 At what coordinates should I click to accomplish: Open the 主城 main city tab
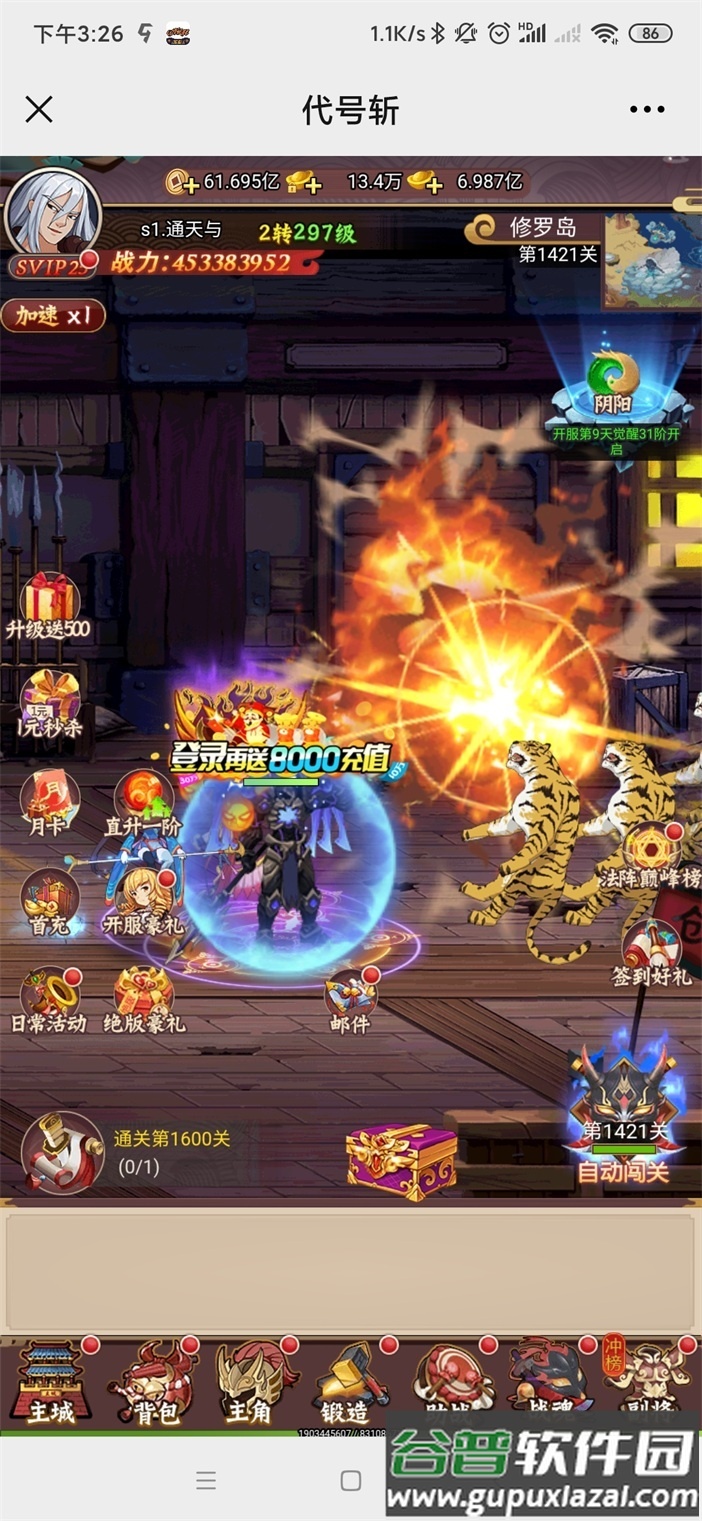(51, 1385)
